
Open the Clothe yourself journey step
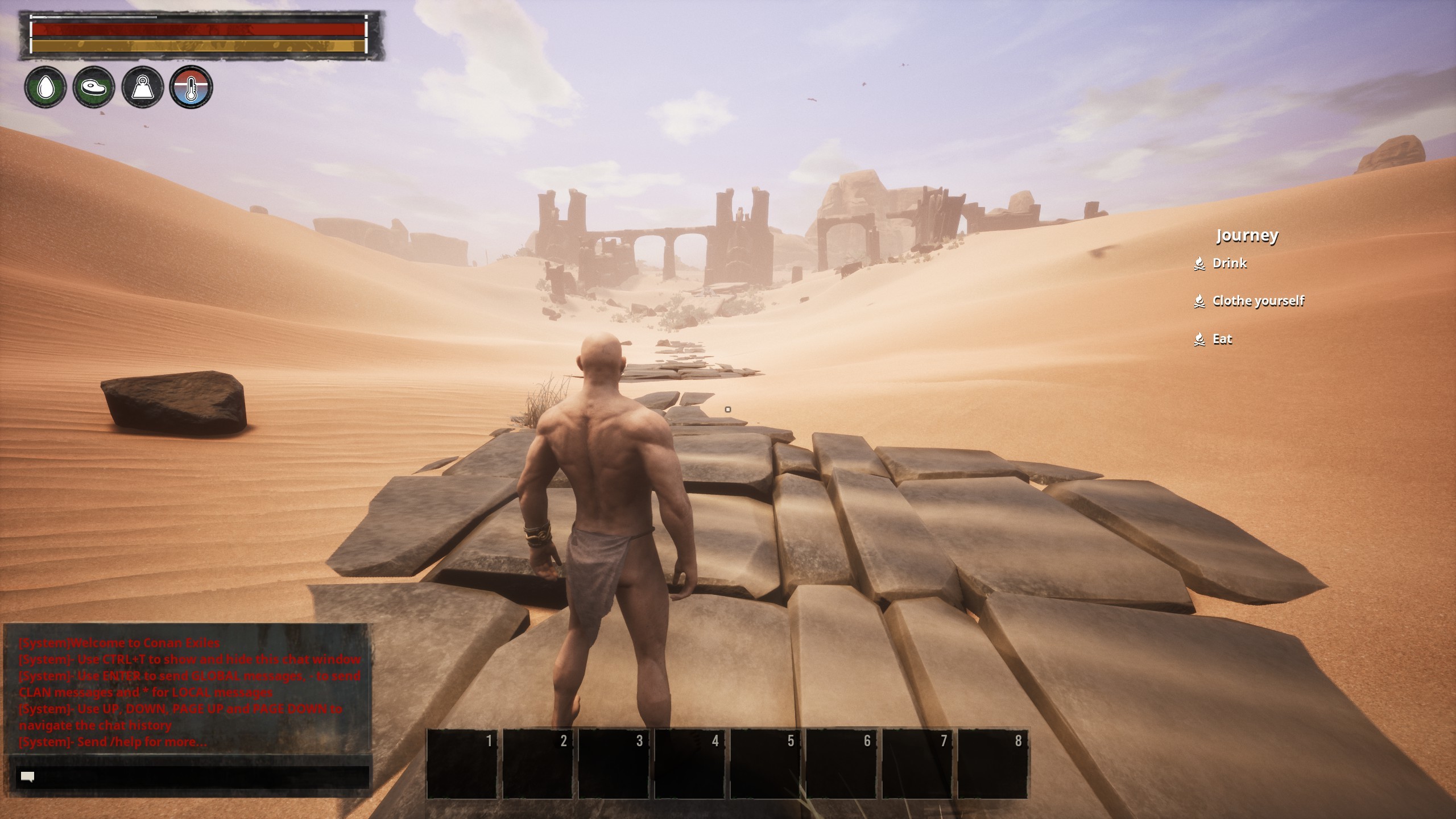pos(1258,301)
